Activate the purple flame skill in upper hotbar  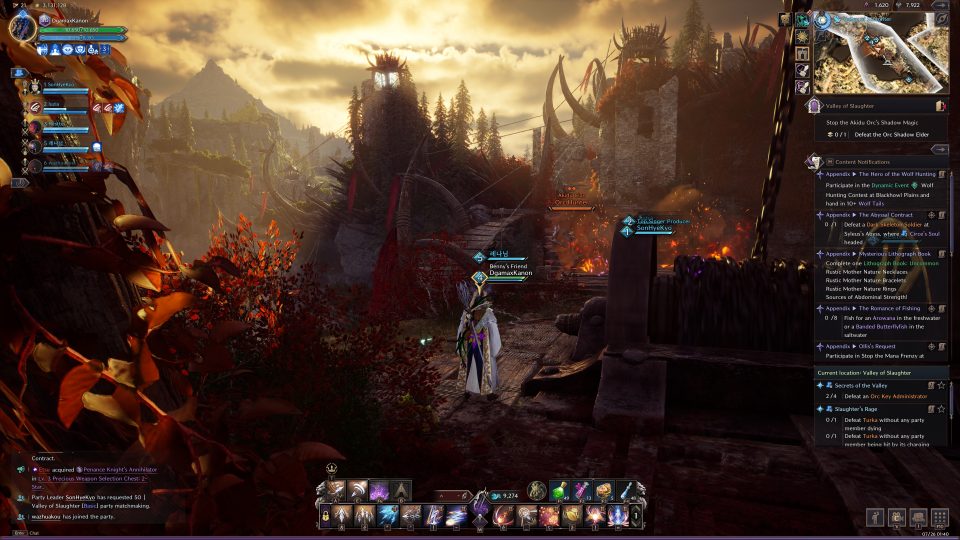point(380,490)
